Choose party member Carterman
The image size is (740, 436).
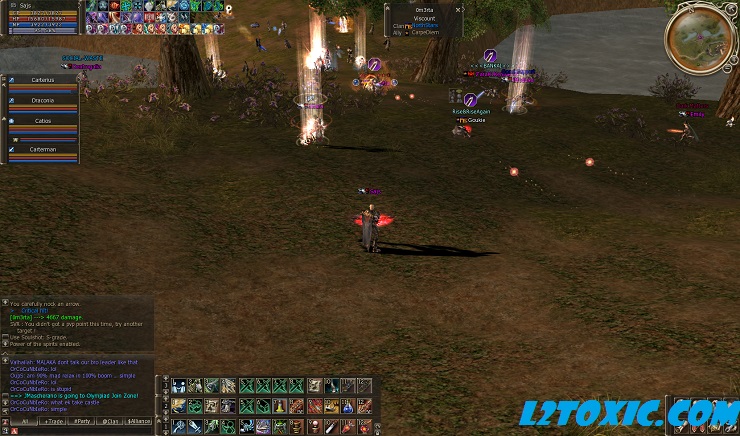(x=43, y=150)
